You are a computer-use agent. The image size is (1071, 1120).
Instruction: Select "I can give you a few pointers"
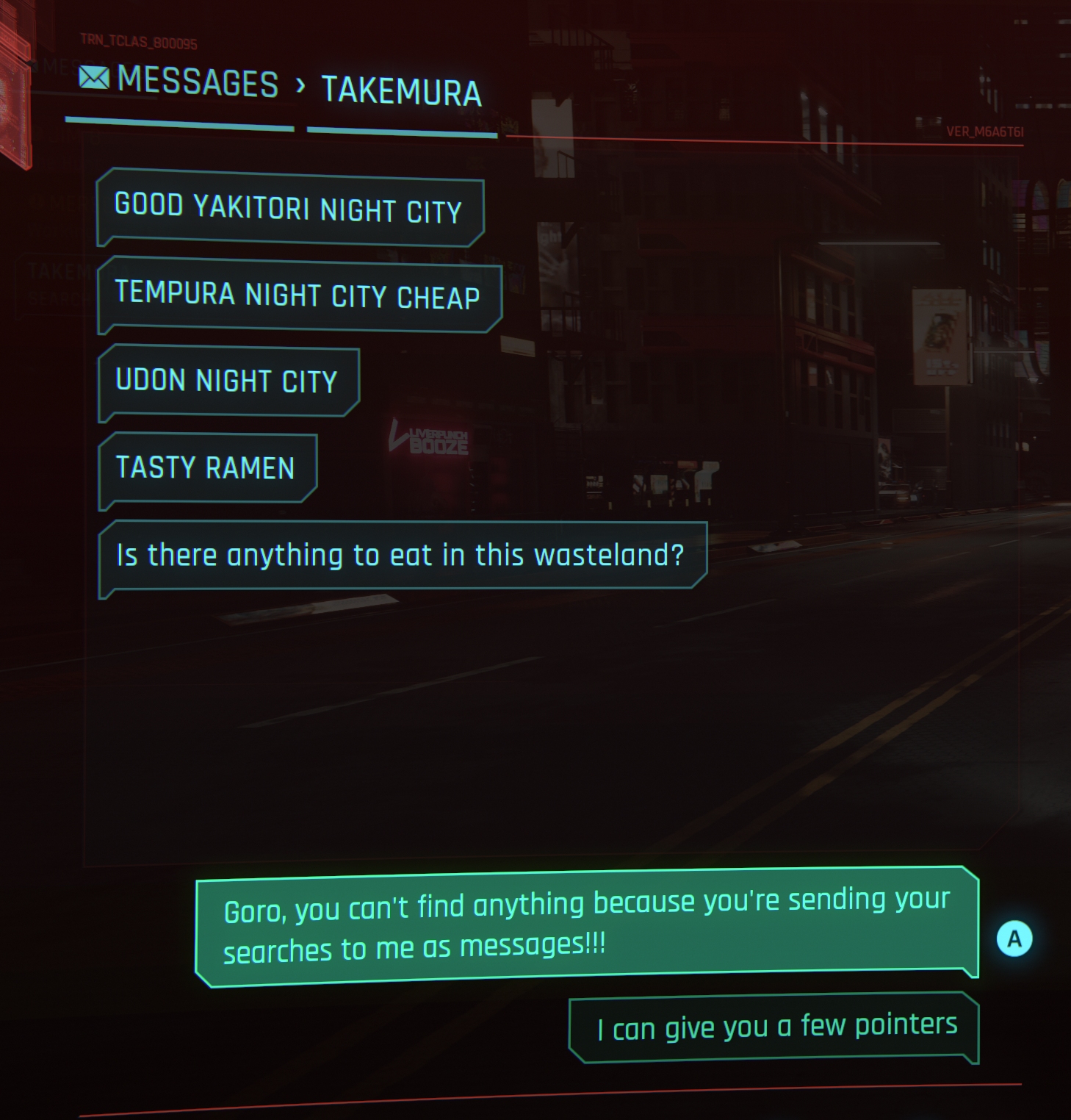coord(775,1027)
